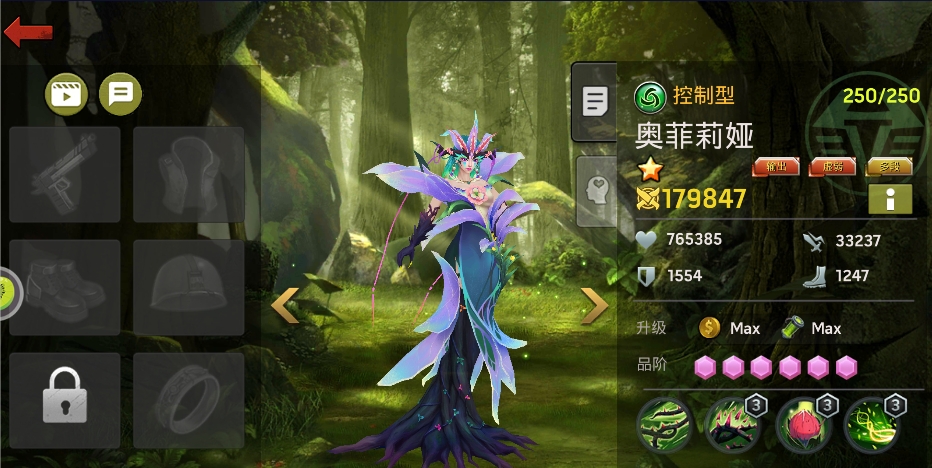Open the chat bubble comments button
The width and height of the screenshot is (932, 468).
tap(120, 95)
